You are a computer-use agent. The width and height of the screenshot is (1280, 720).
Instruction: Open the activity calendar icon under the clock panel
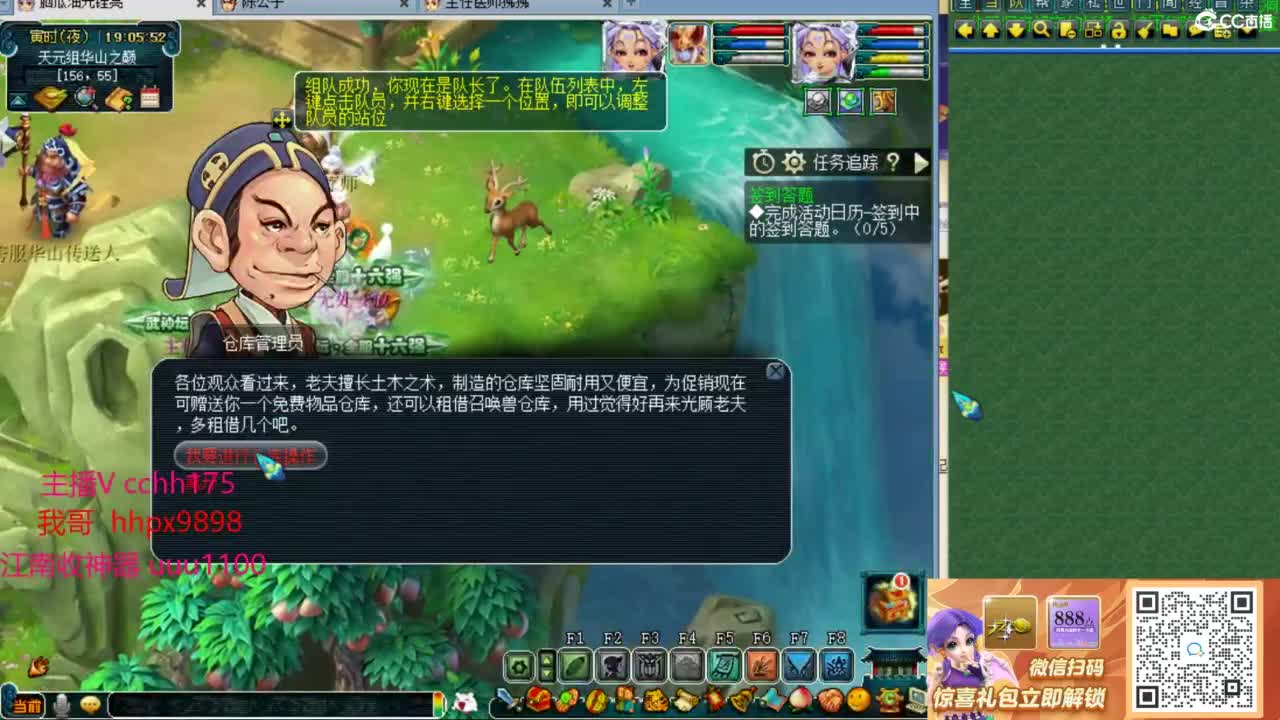(150, 97)
